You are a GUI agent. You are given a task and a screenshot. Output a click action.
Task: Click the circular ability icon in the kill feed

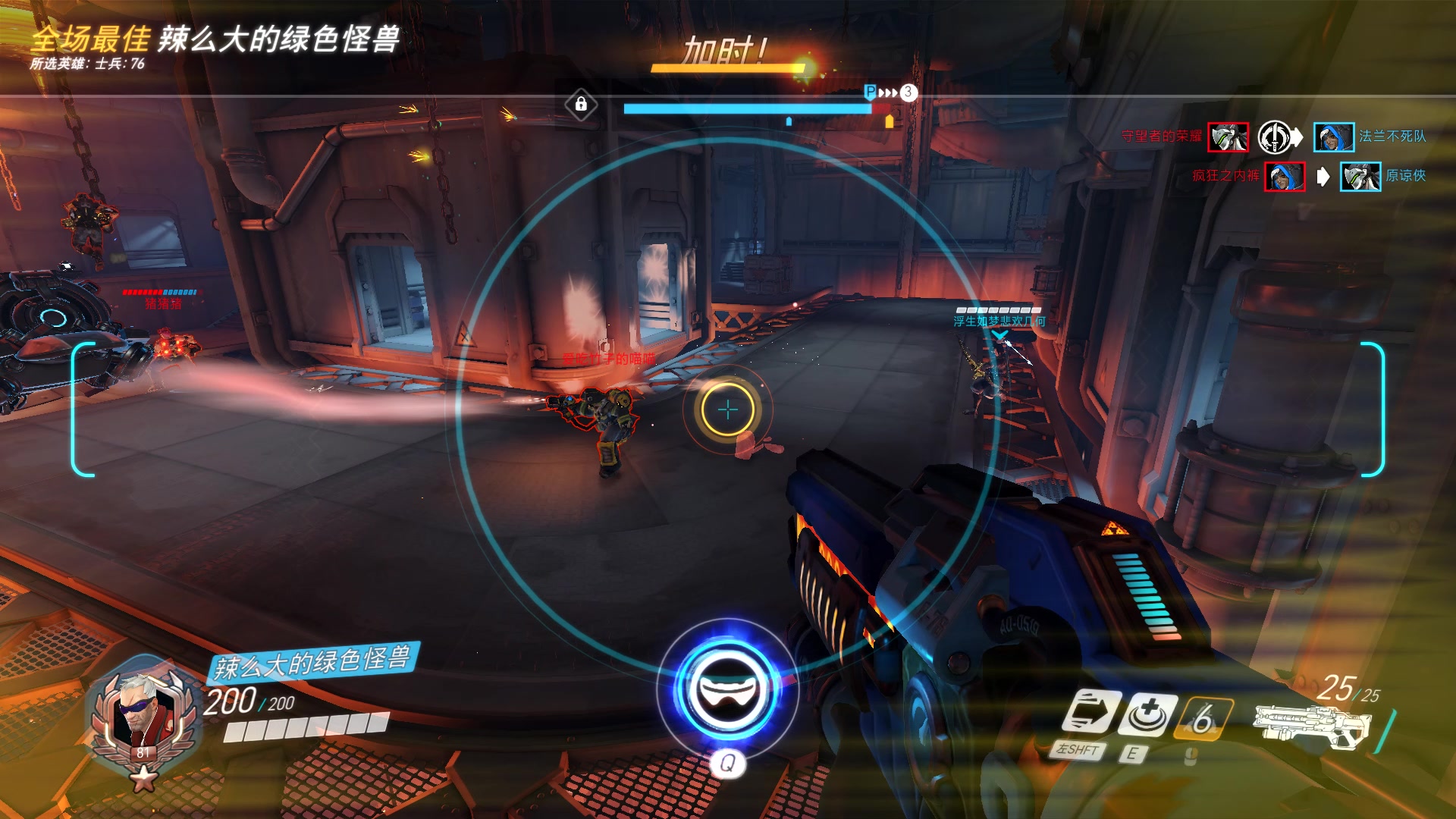1275,137
